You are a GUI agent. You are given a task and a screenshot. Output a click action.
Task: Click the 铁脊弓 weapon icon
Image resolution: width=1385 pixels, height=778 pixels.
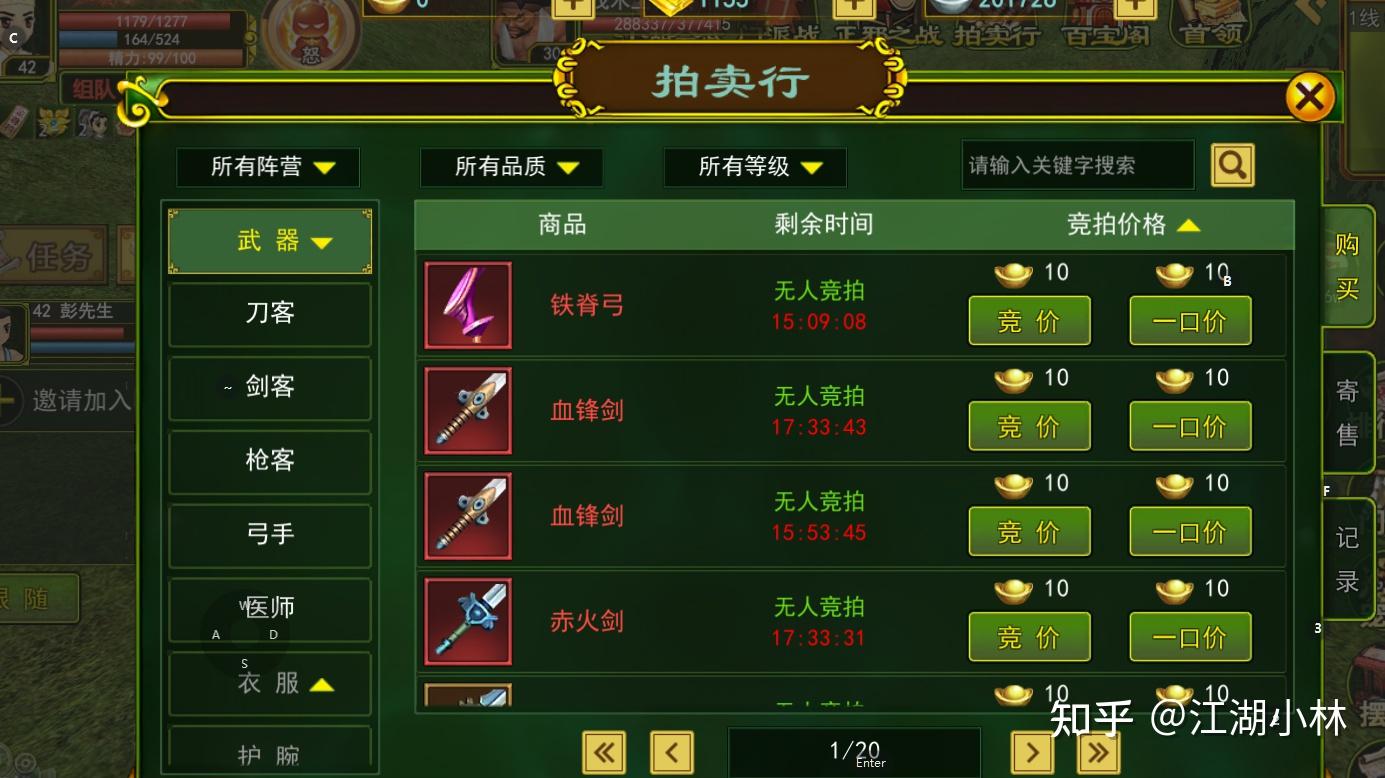[x=467, y=305]
